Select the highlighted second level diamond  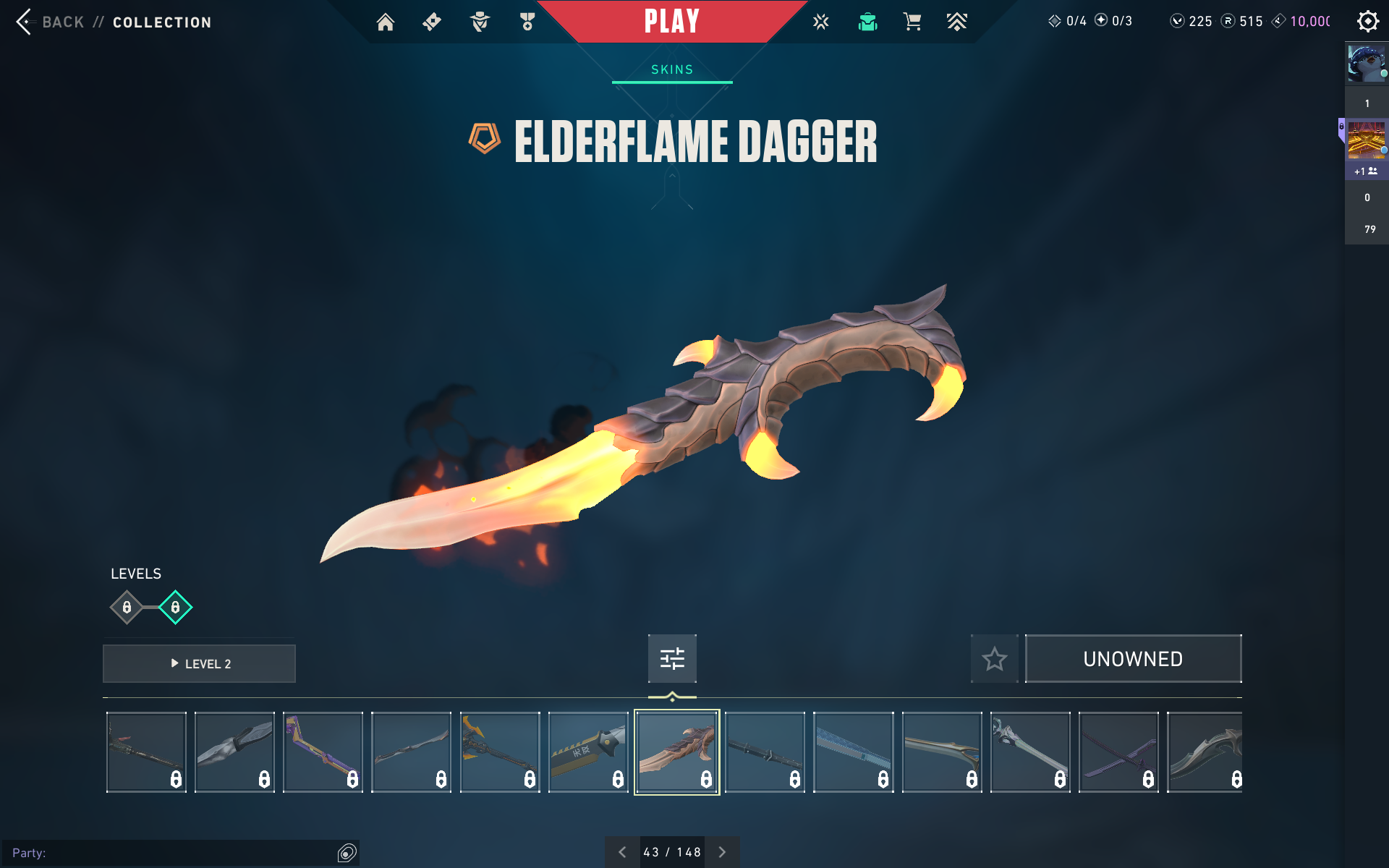coord(175,608)
